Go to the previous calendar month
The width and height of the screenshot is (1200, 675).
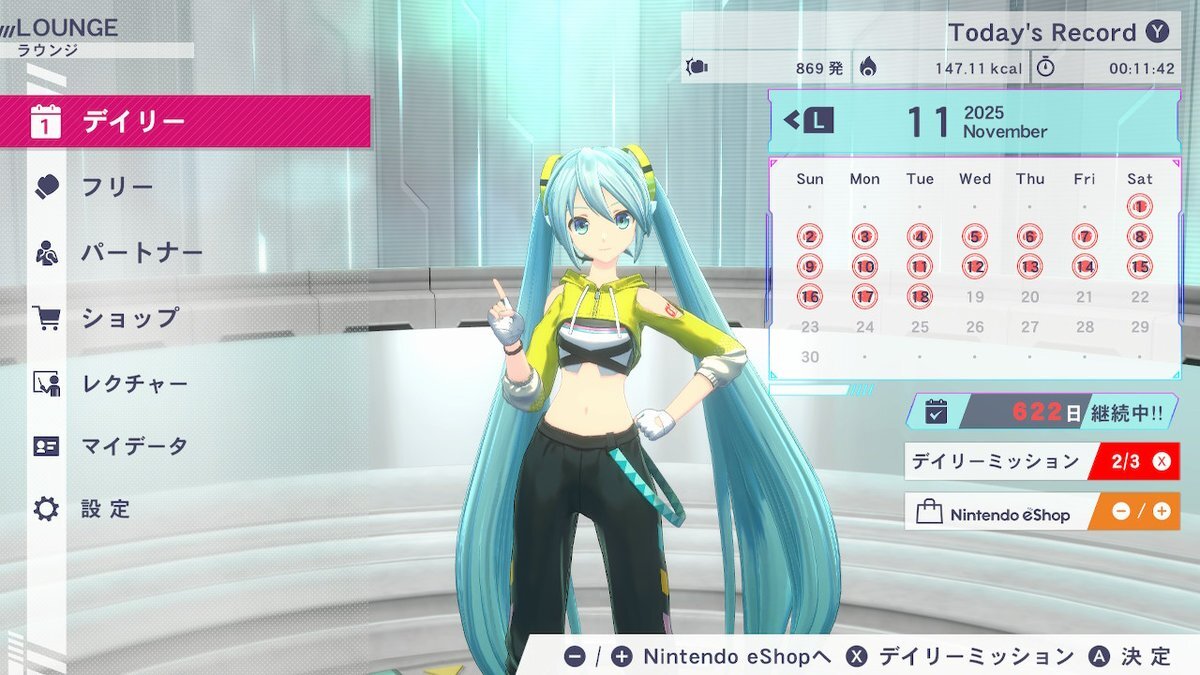[x=809, y=121]
